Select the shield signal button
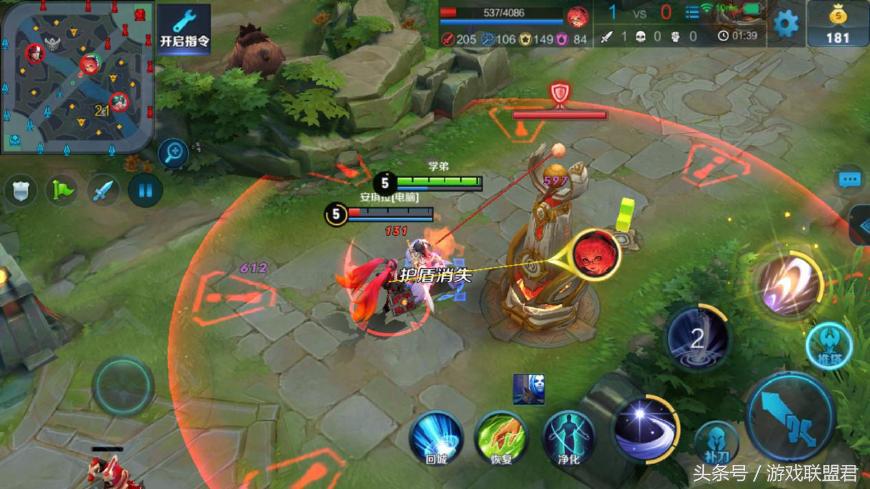 point(19,190)
